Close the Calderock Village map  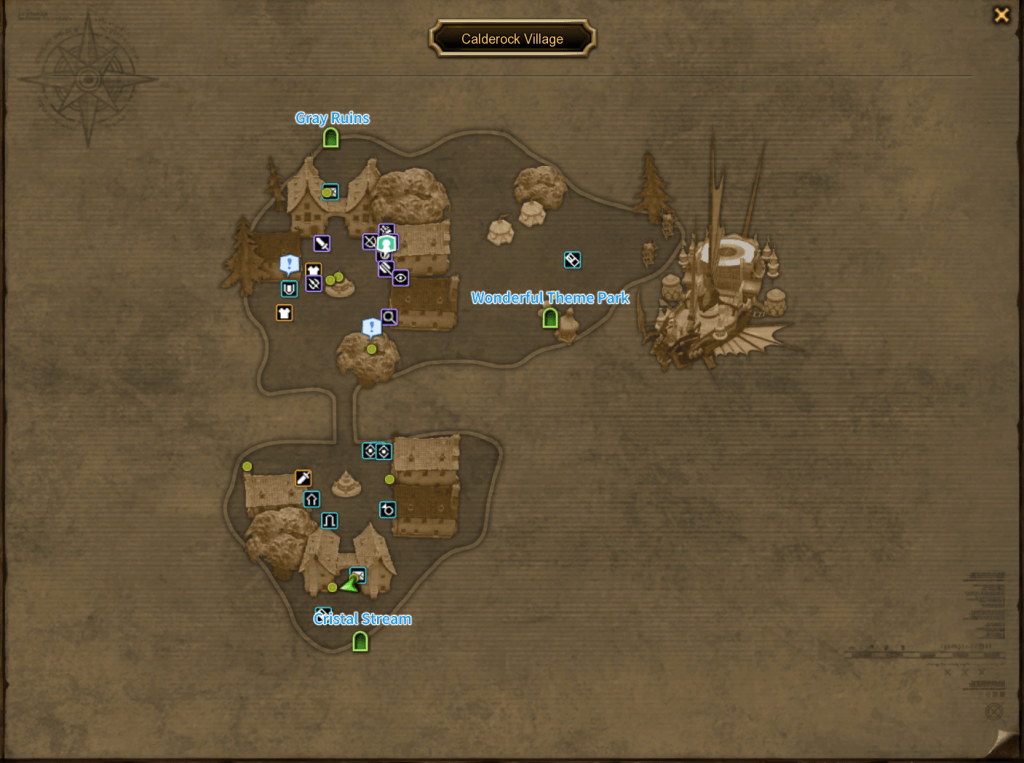(x=1000, y=15)
